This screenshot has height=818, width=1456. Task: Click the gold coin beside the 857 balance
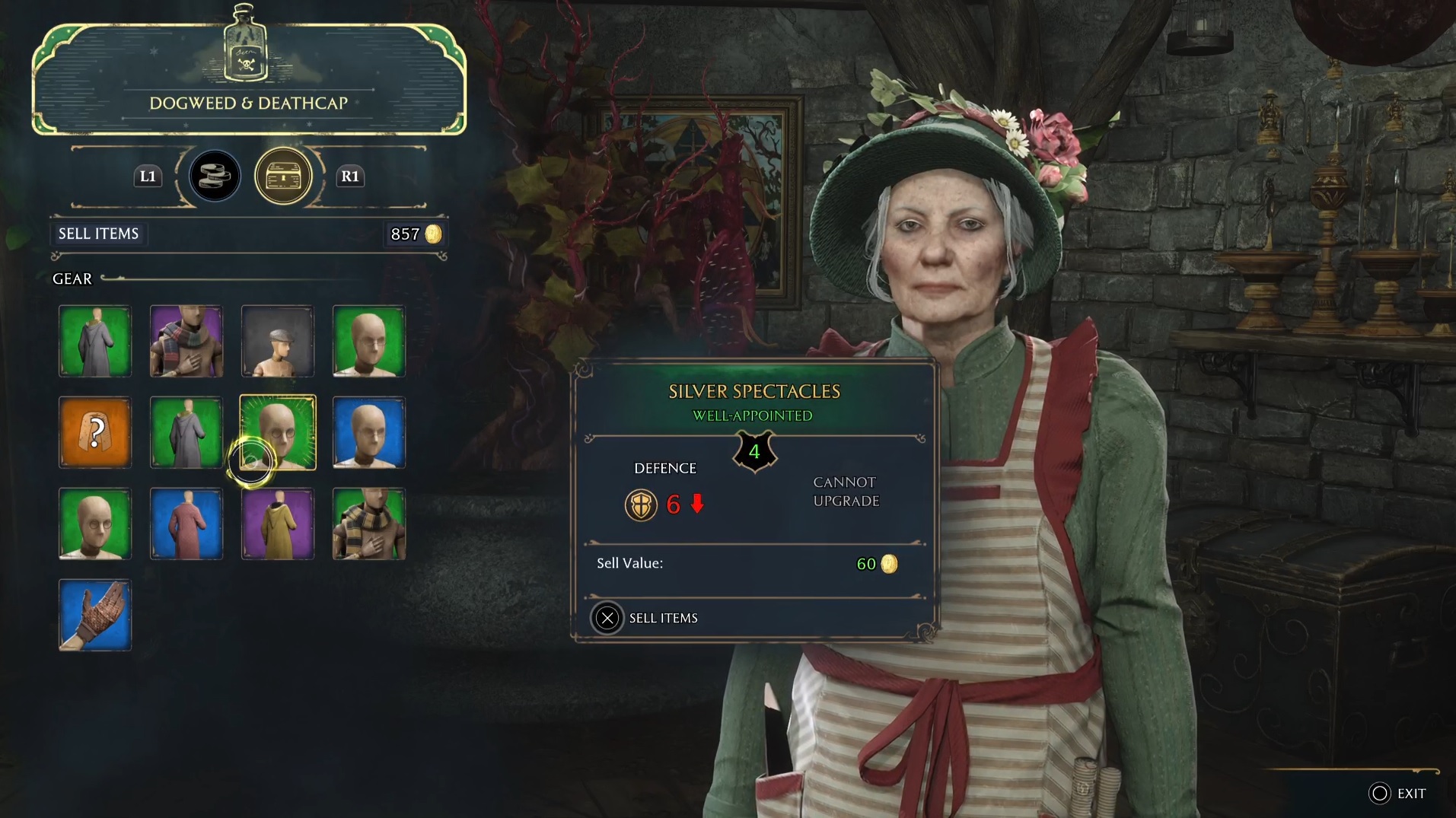[x=434, y=235]
